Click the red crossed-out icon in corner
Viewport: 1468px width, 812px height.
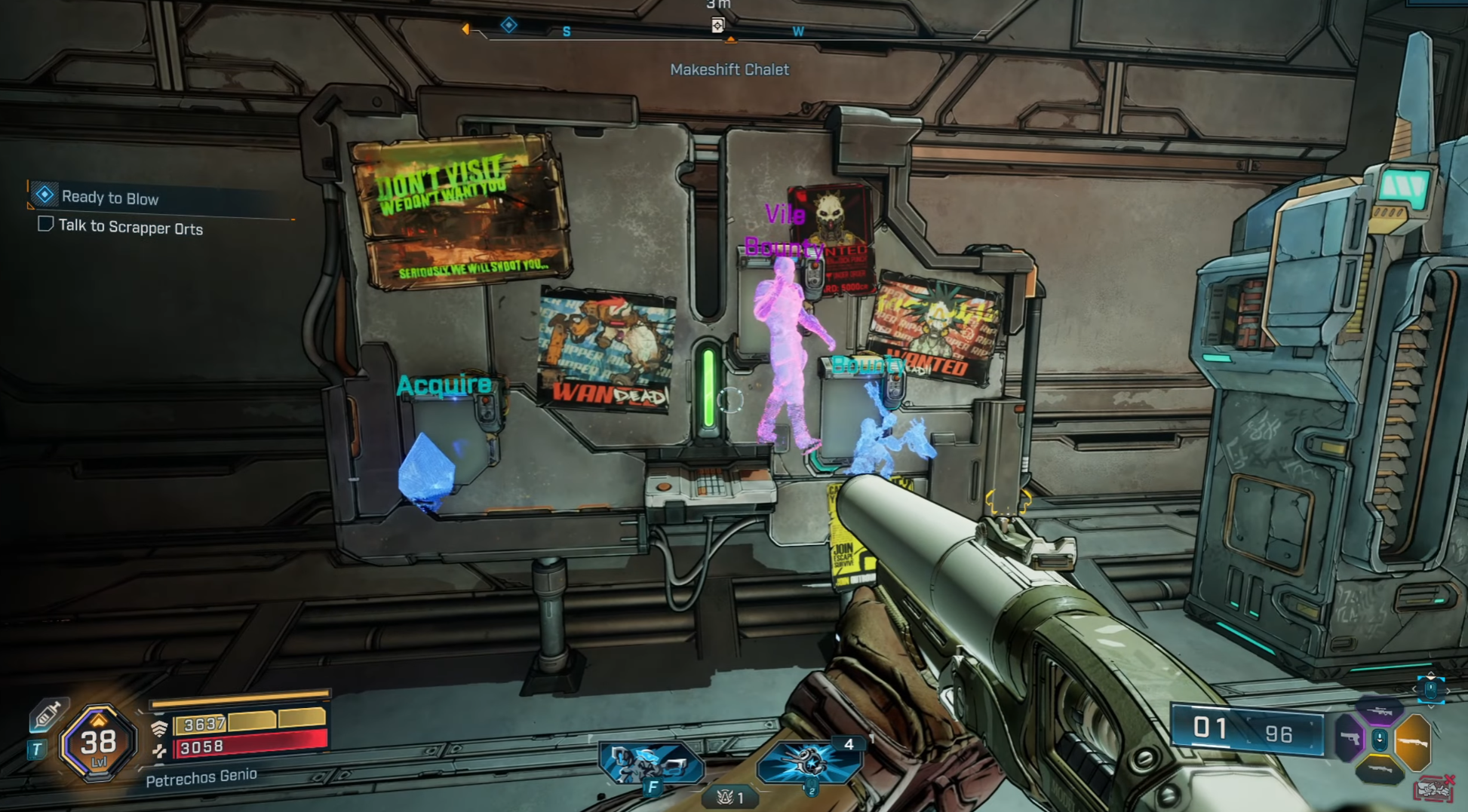1433,789
